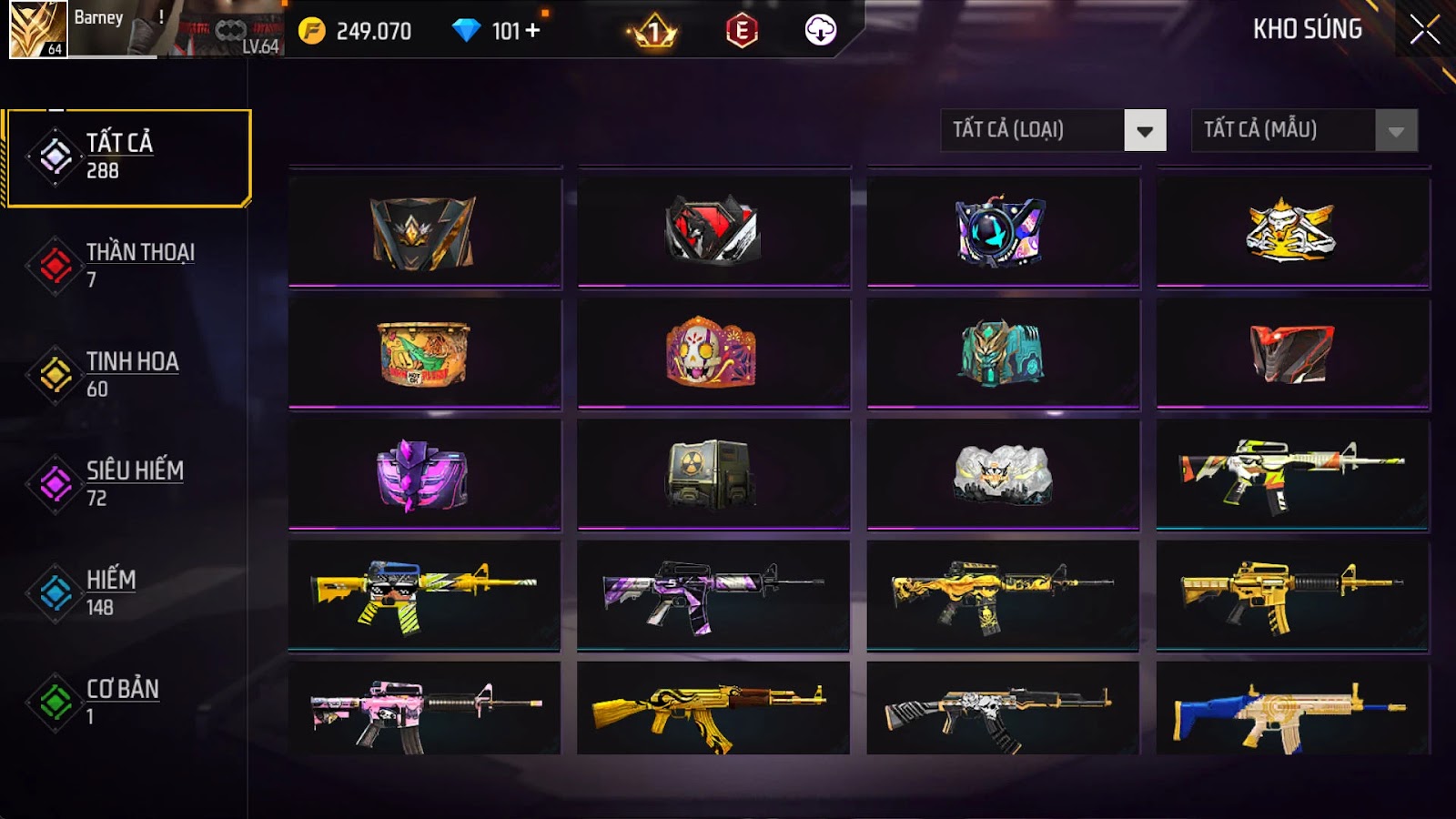Screen dimensions: 1456x819
Task: Choose the blue and gold SCAR skin
Action: coord(1292,712)
